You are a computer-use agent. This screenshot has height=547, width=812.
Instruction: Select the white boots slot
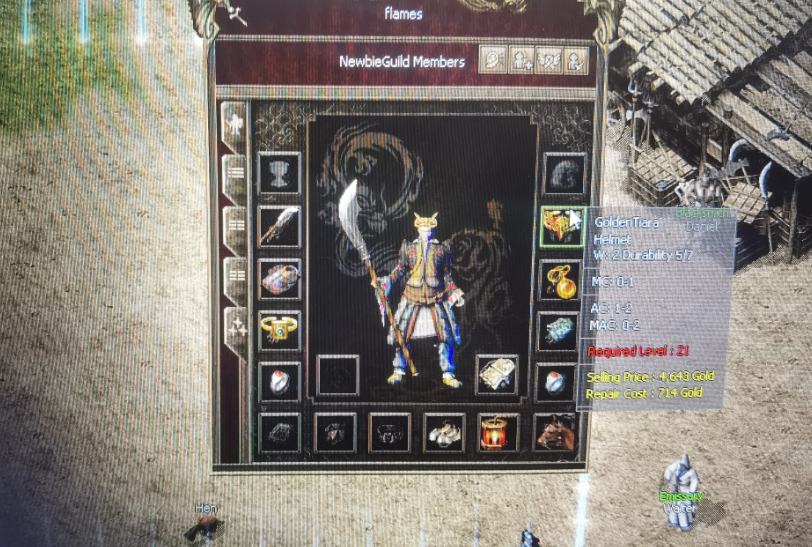[443, 433]
